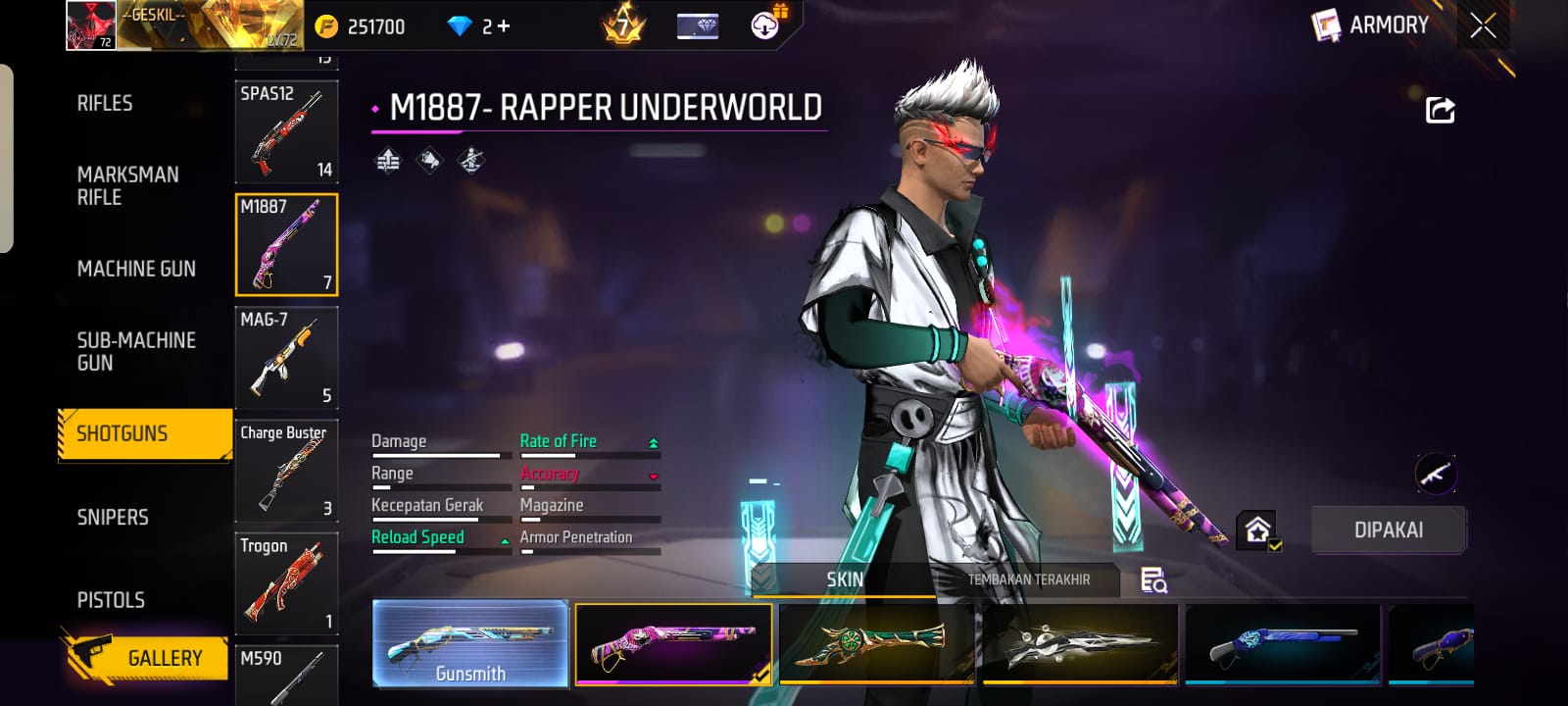Screen dimensions: 1568x706
Task: Close the Armory screen
Action: pyautogui.click(x=1483, y=25)
